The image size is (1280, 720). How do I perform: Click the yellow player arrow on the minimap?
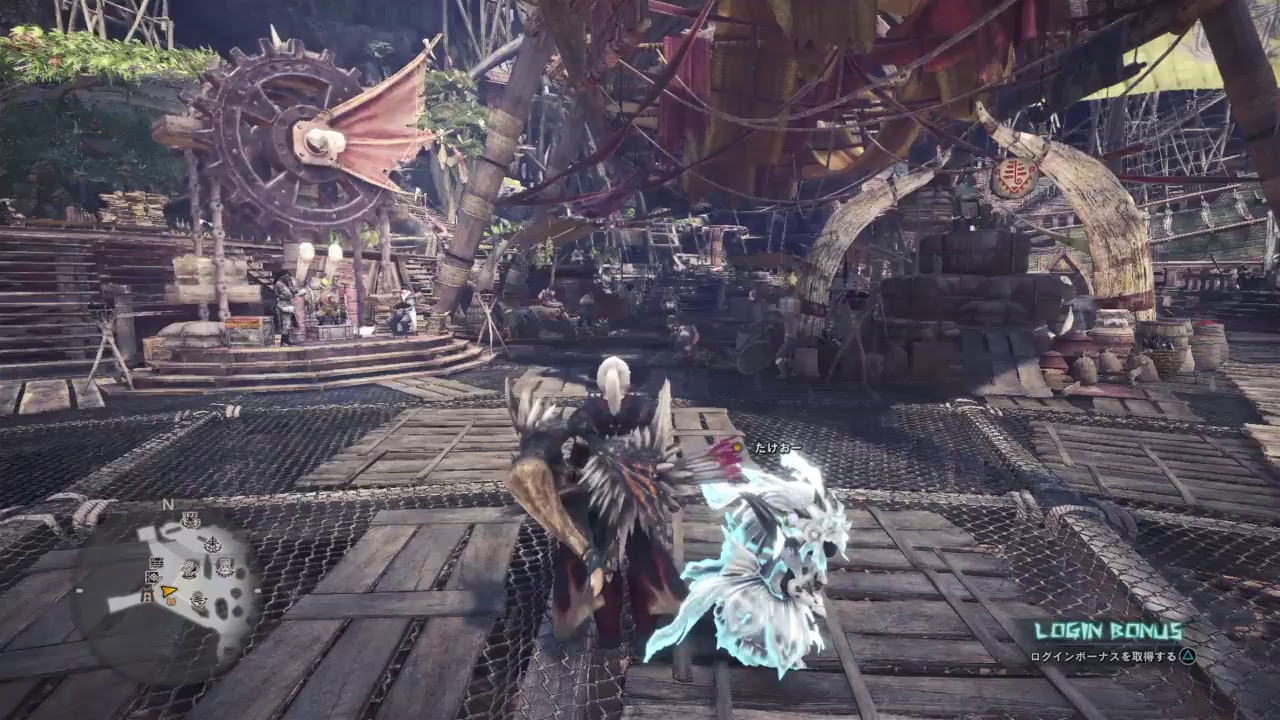pyautogui.click(x=169, y=591)
